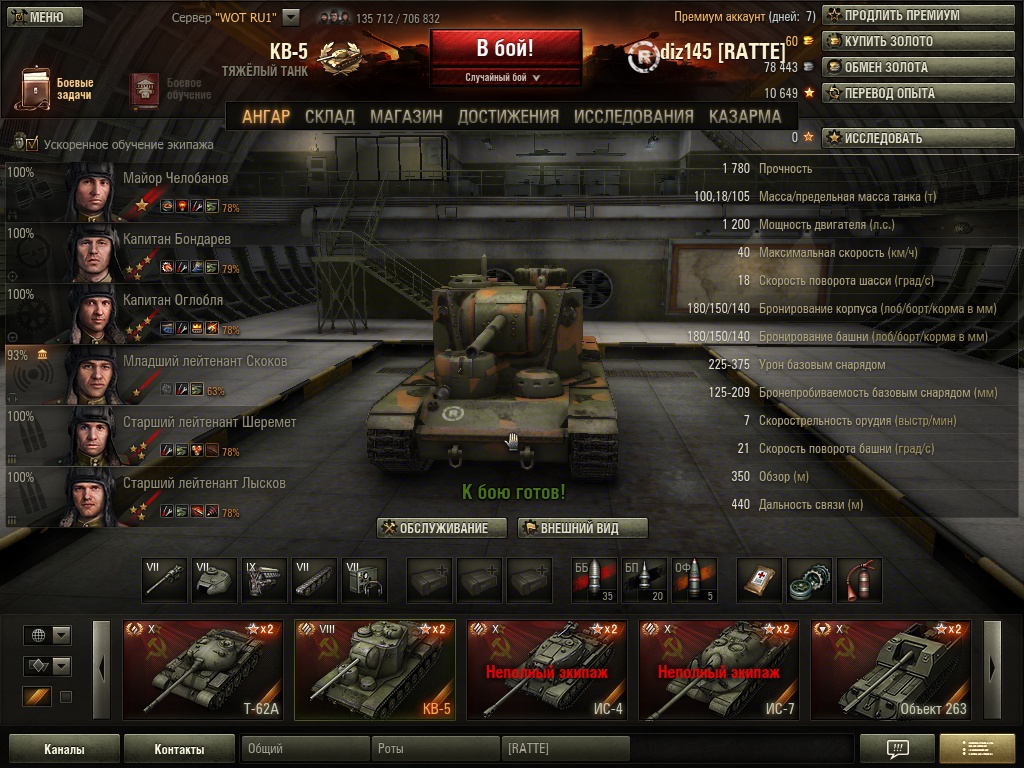Open the server selection dropdown
The width and height of the screenshot is (1024, 768).
coord(291,17)
